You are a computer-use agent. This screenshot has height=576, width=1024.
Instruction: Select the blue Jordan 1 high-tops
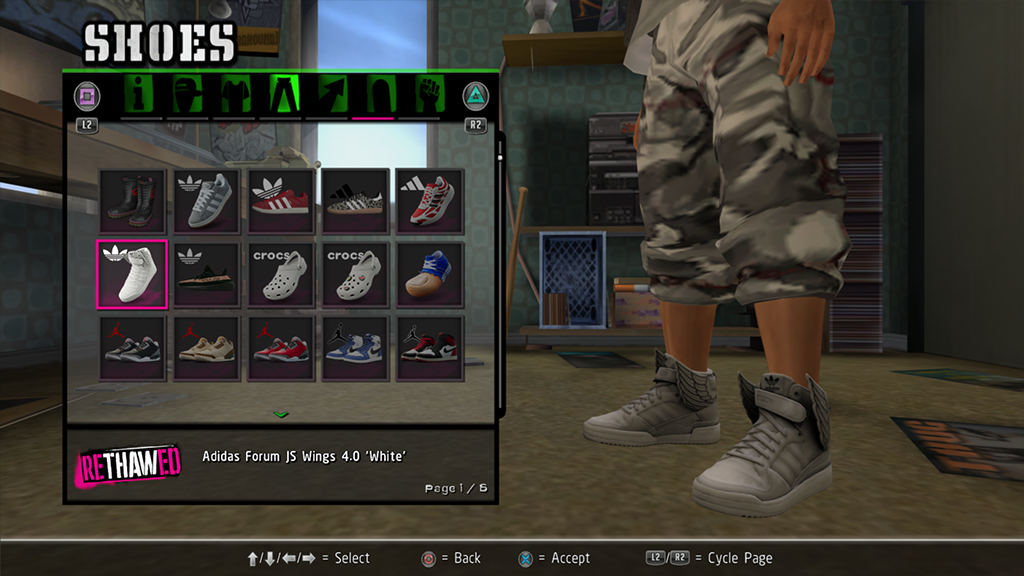pyautogui.click(x=355, y=348)
